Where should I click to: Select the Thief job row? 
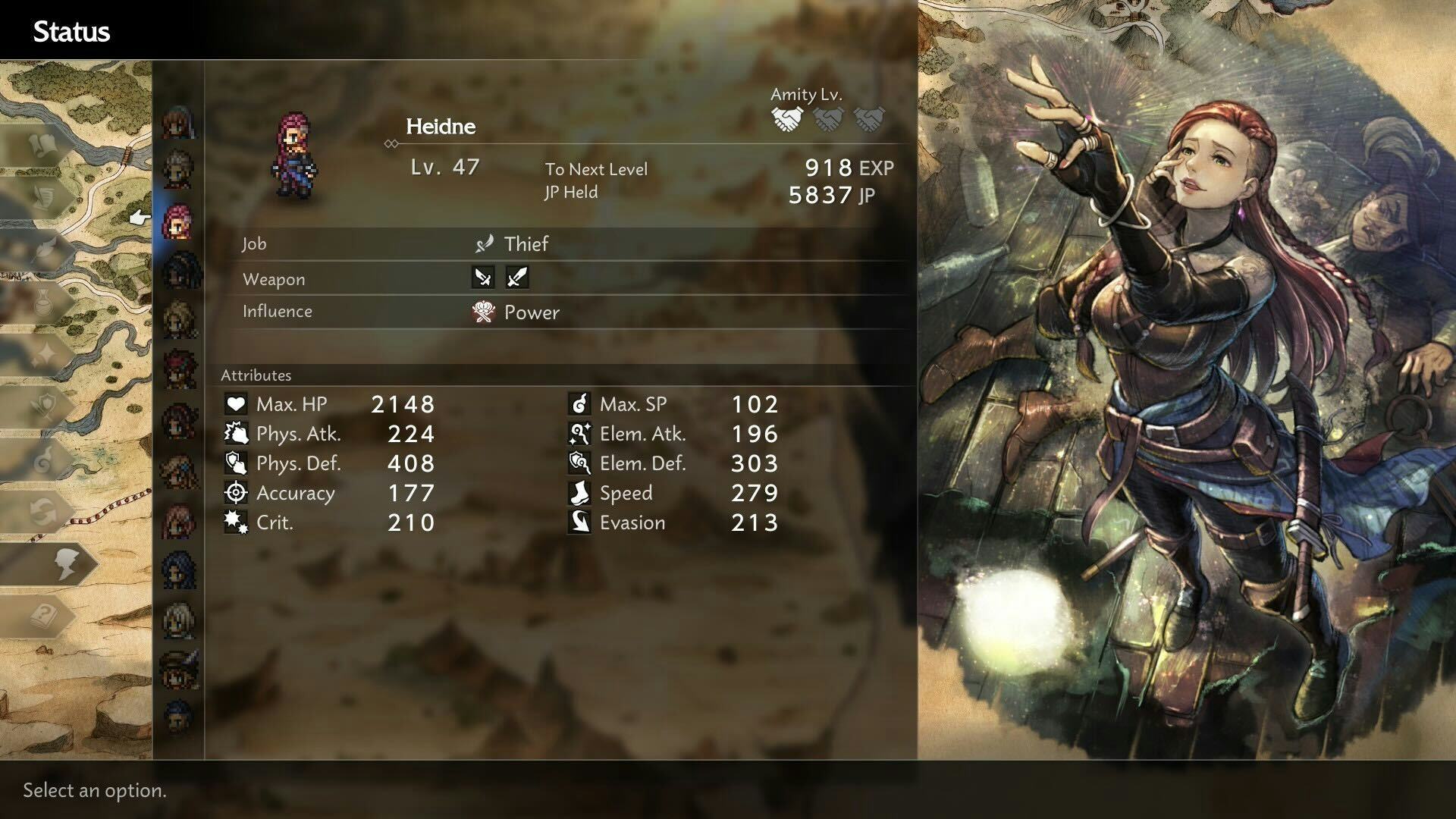[525, 244]
